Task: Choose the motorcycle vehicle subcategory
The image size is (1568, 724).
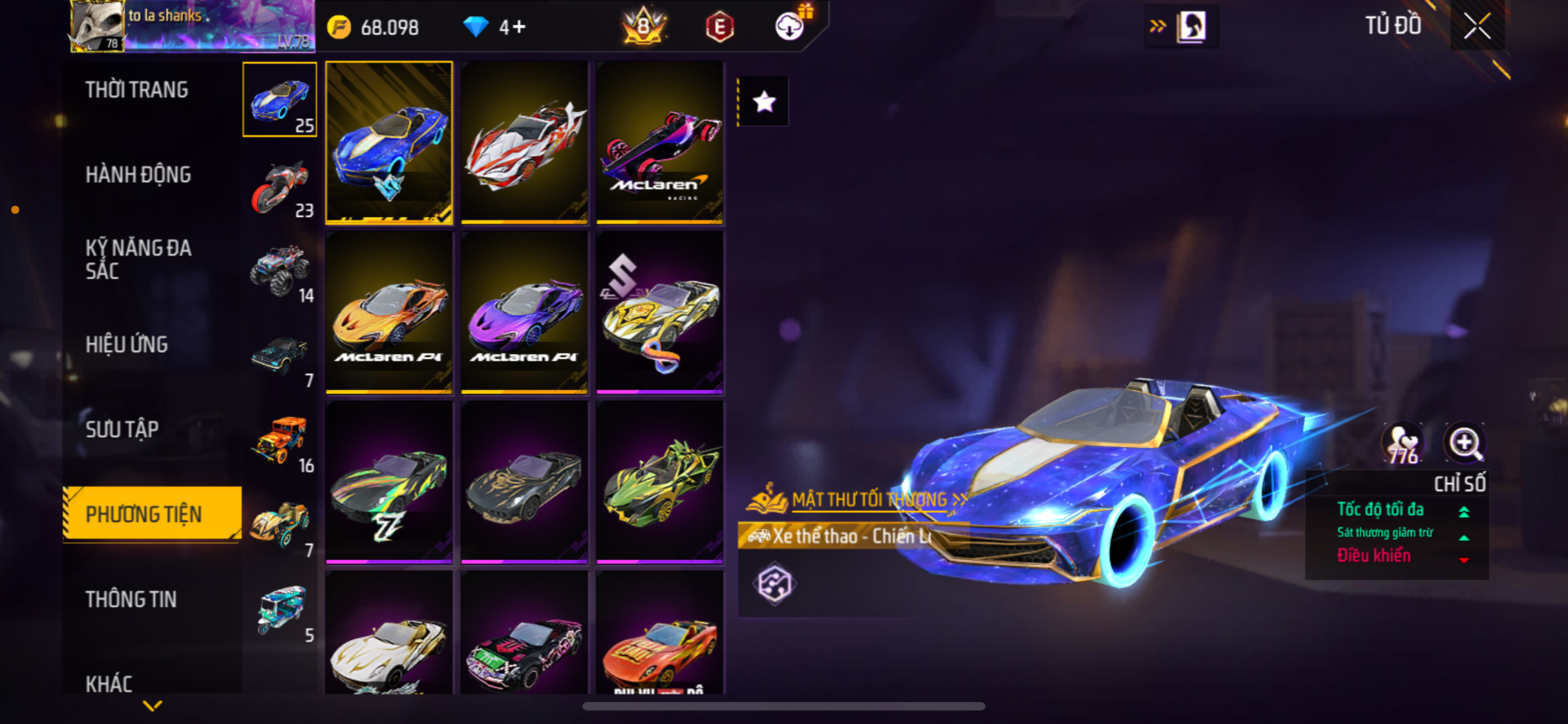Action: [280, 188]
